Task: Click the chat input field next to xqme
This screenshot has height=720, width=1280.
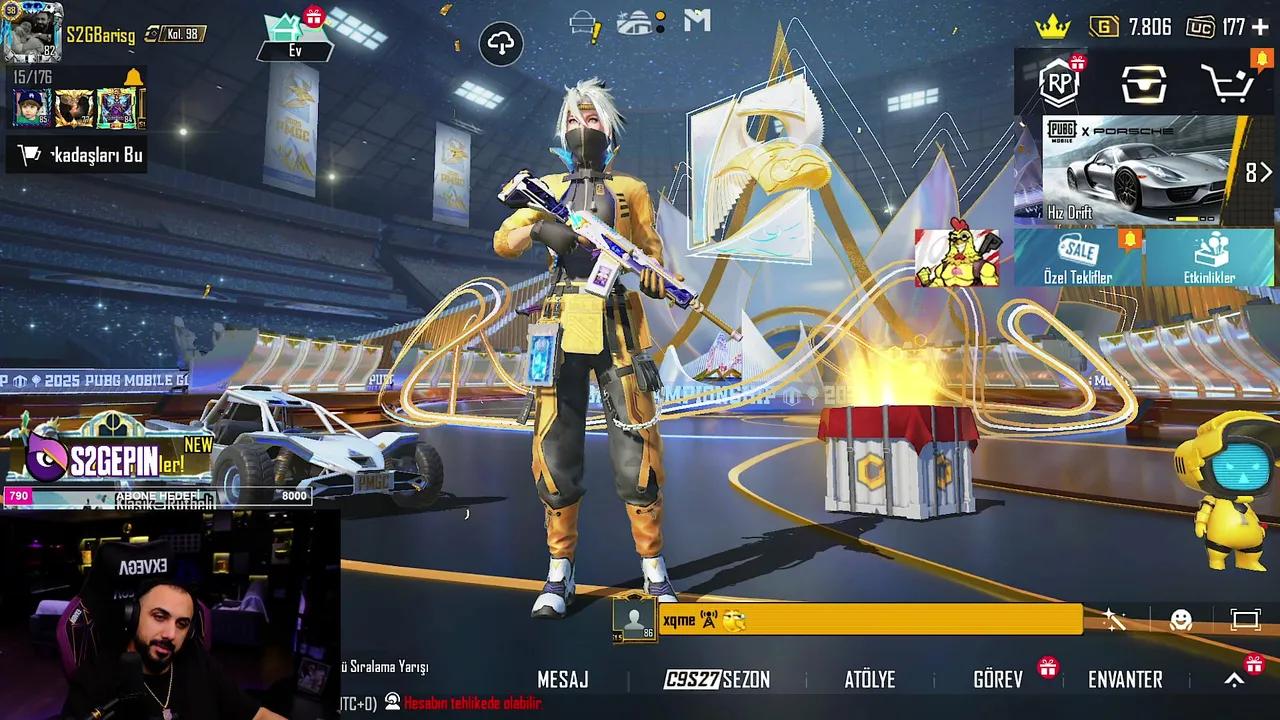Action: (x=880, y=621)
